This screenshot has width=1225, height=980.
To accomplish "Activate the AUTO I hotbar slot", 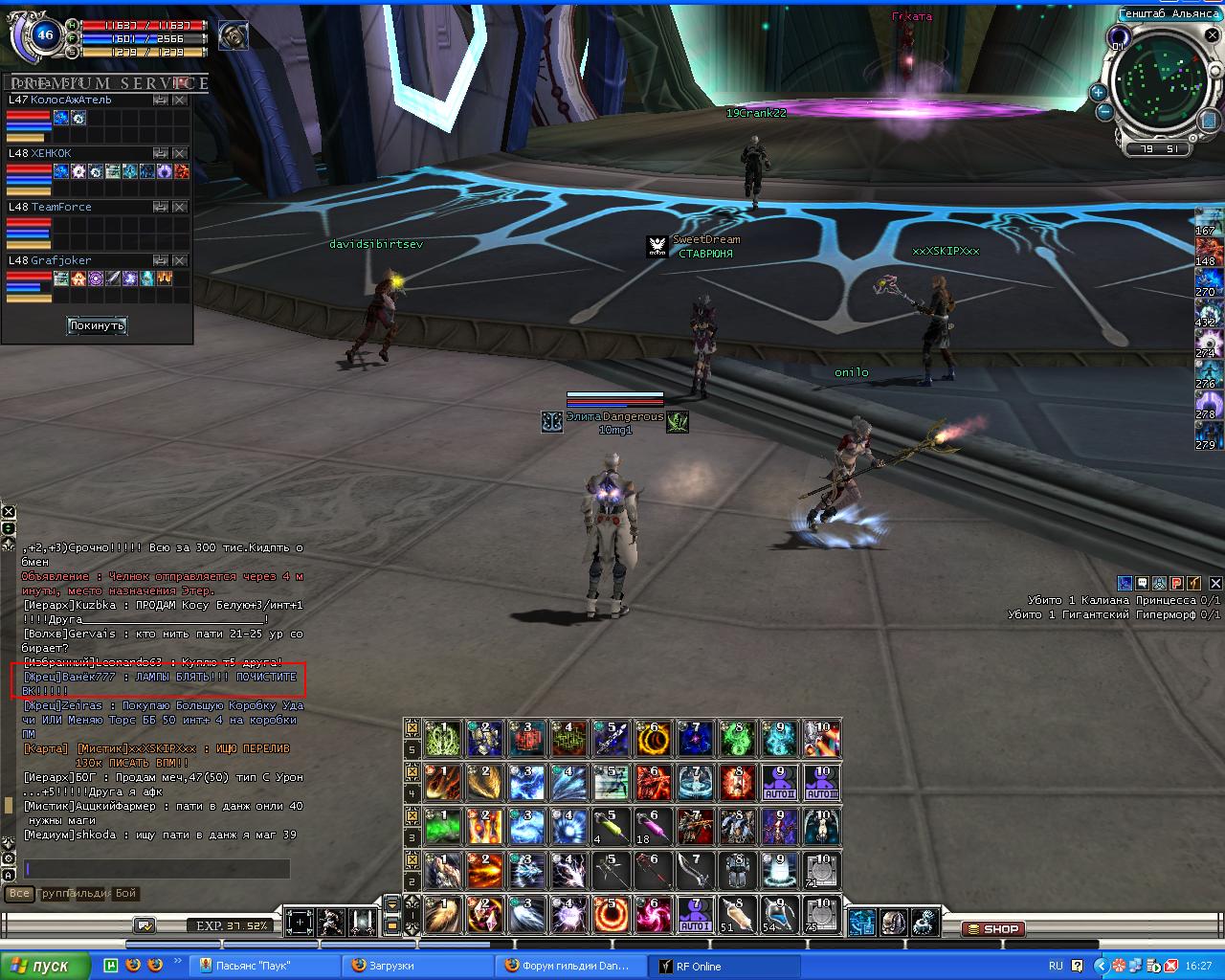I will (695, 915).
